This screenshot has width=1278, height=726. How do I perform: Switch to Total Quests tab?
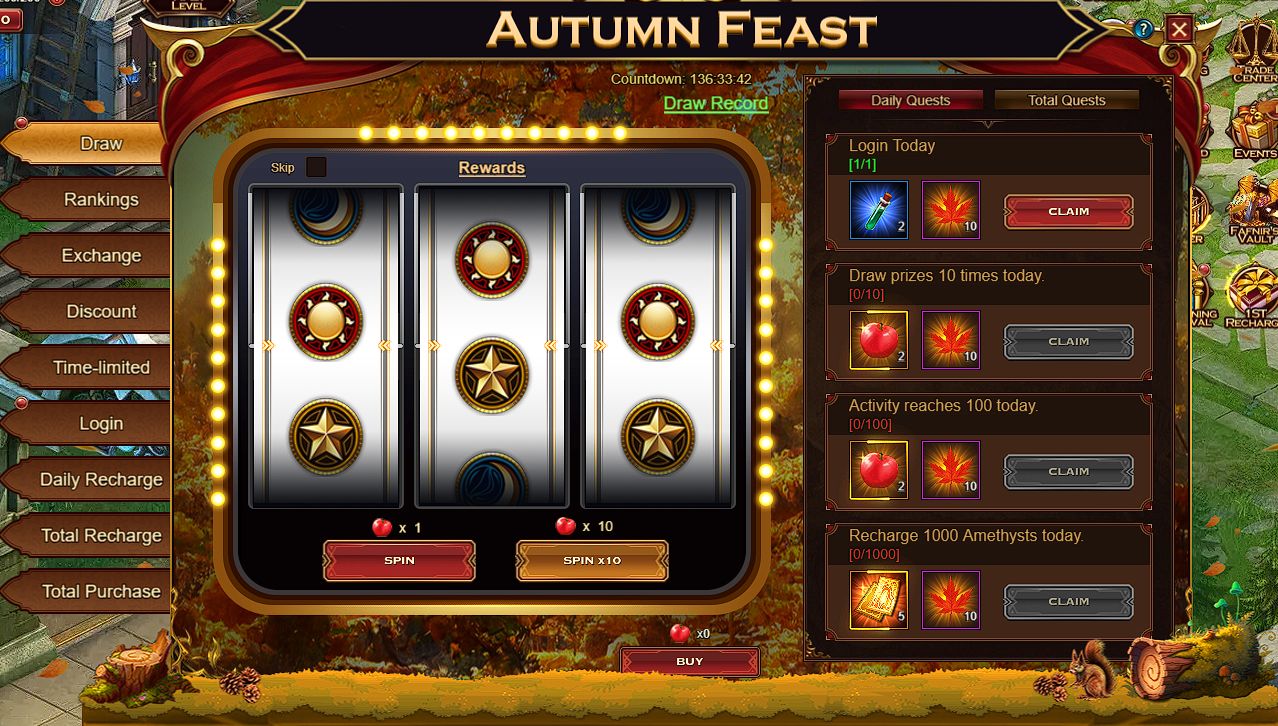1066,100
